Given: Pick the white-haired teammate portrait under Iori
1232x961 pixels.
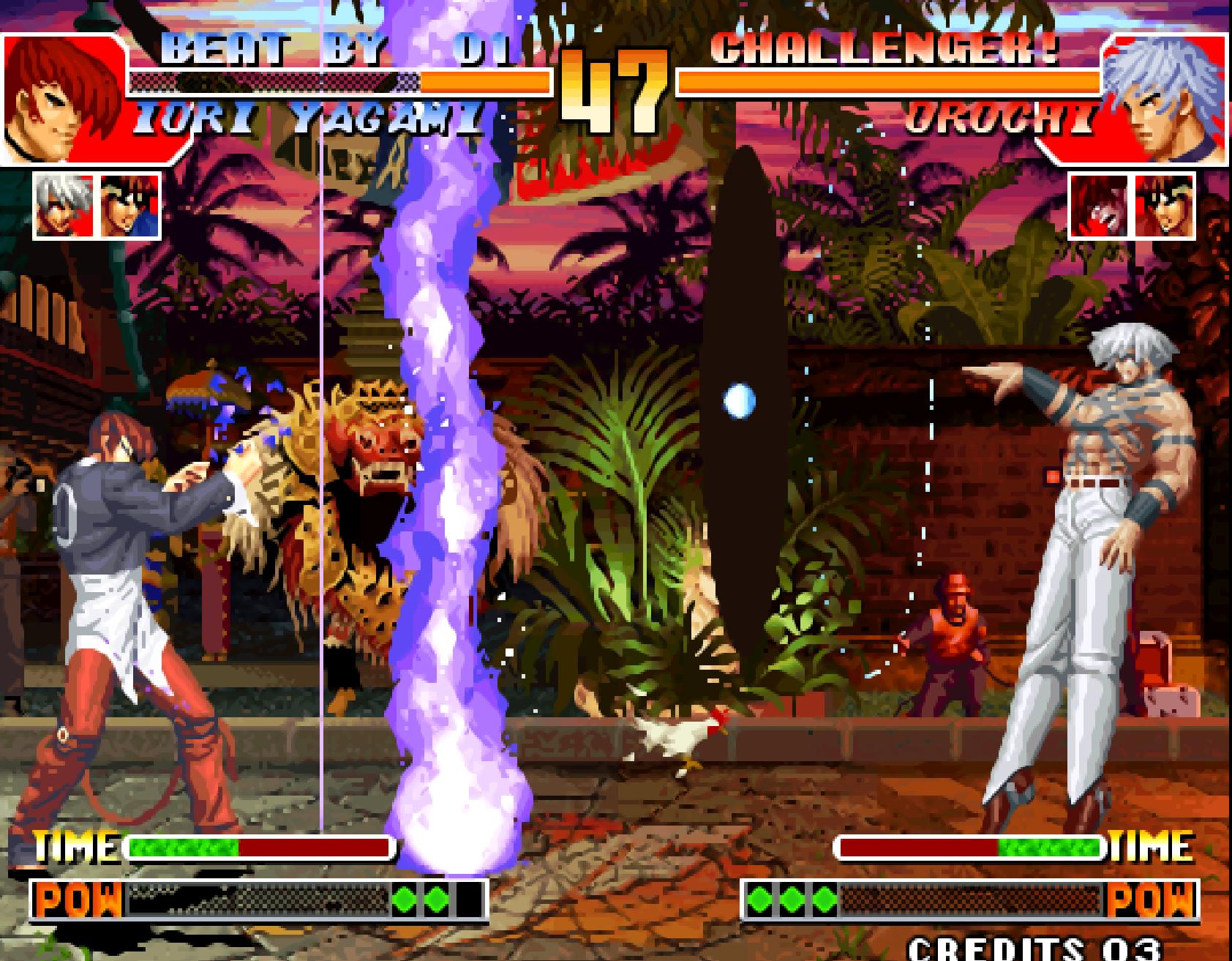Looking at the screenshot, I should tap(64, 206).
